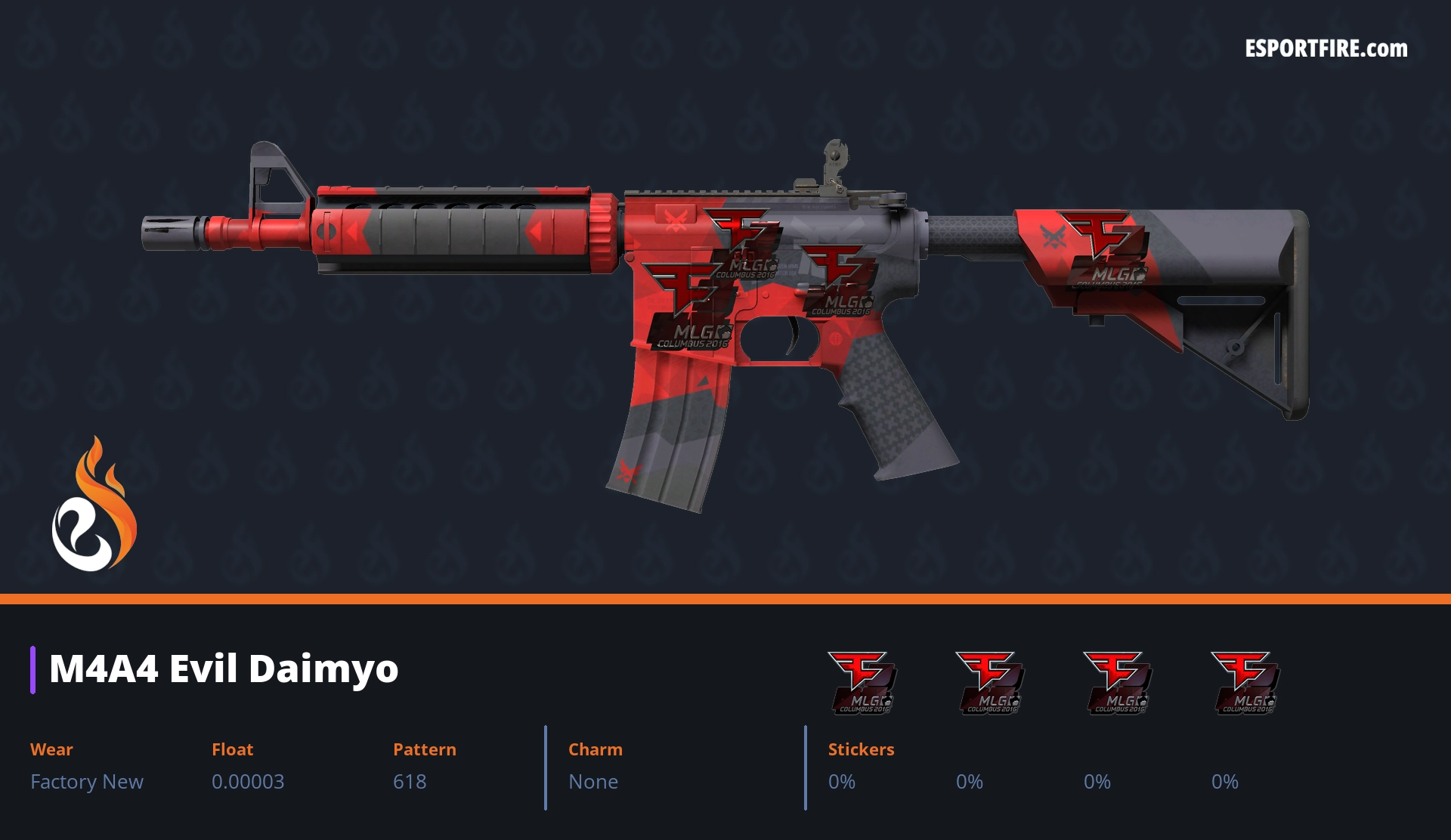Open the ESPORTFIRE.com site link

(1326, 49)
